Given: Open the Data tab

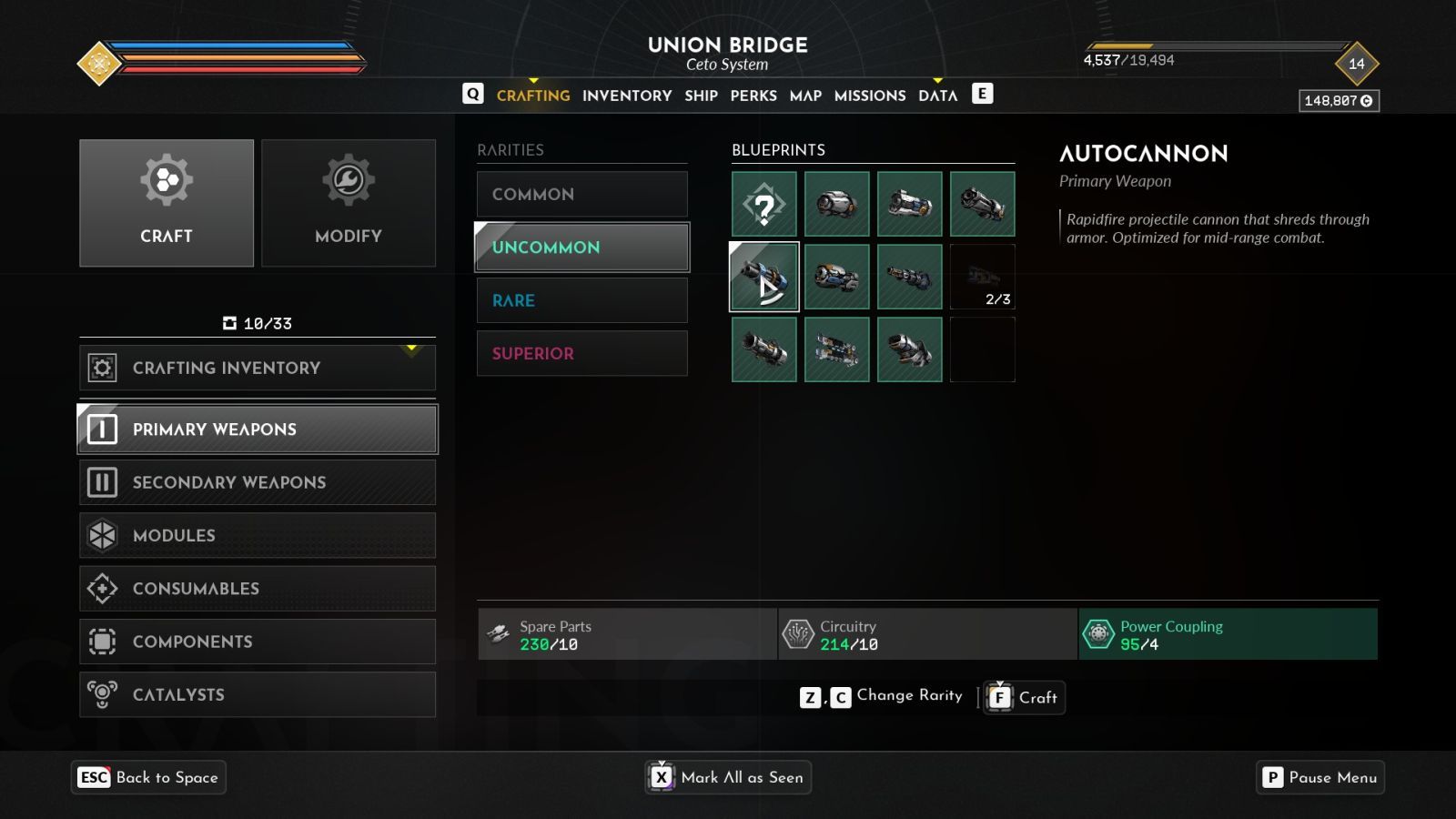Looking at the screenshot, I should [x=937, y=96].
